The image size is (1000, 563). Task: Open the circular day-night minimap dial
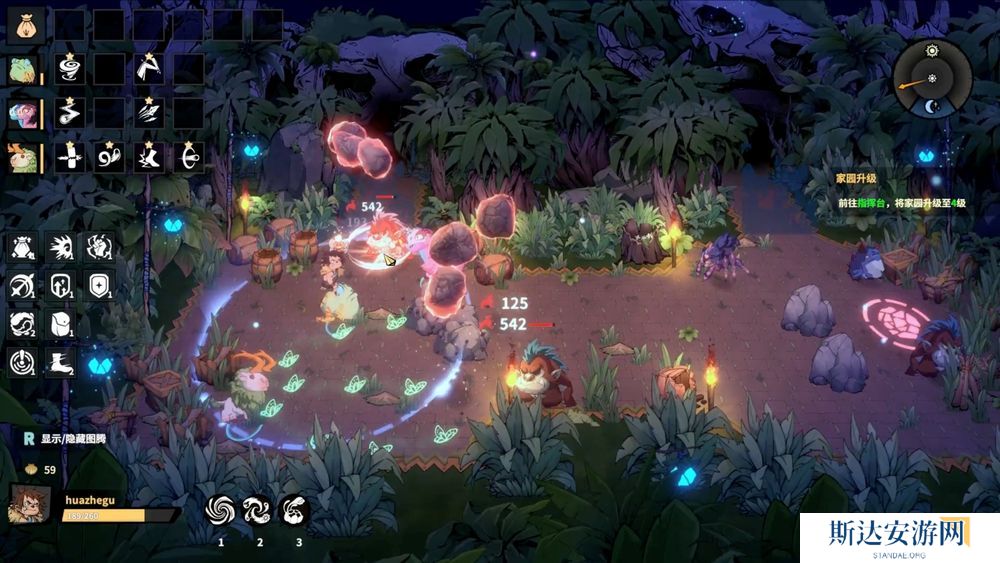932,79
